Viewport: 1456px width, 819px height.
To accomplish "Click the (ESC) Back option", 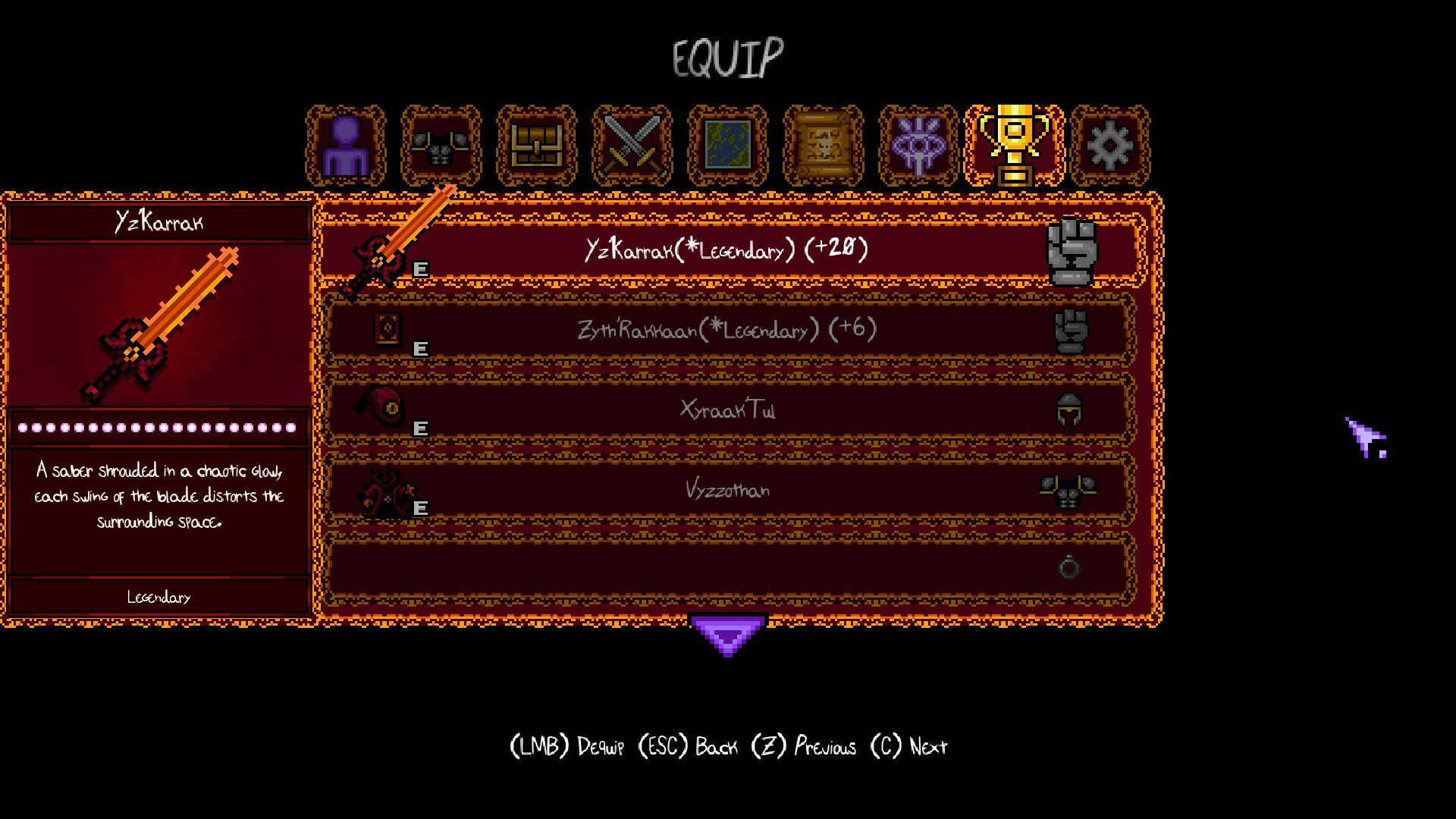I will click(x=689, y=745).
